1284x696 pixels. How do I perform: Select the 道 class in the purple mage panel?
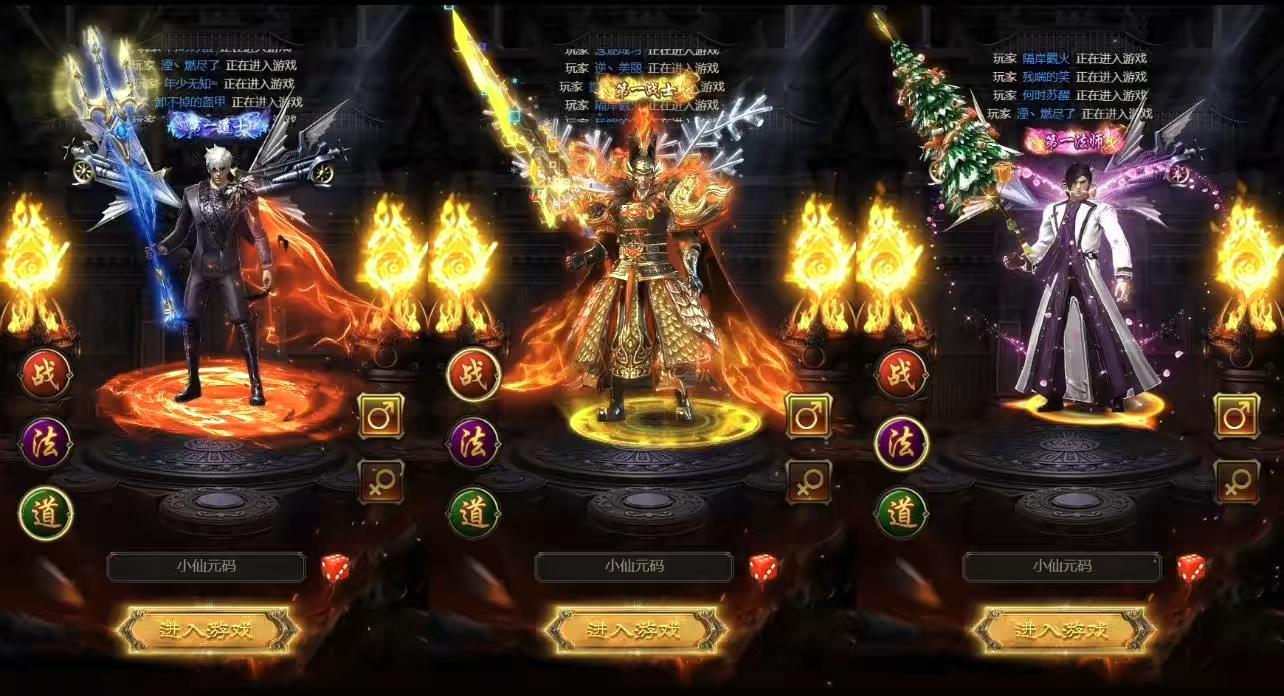pyautogui.click(x=902, y=514)
